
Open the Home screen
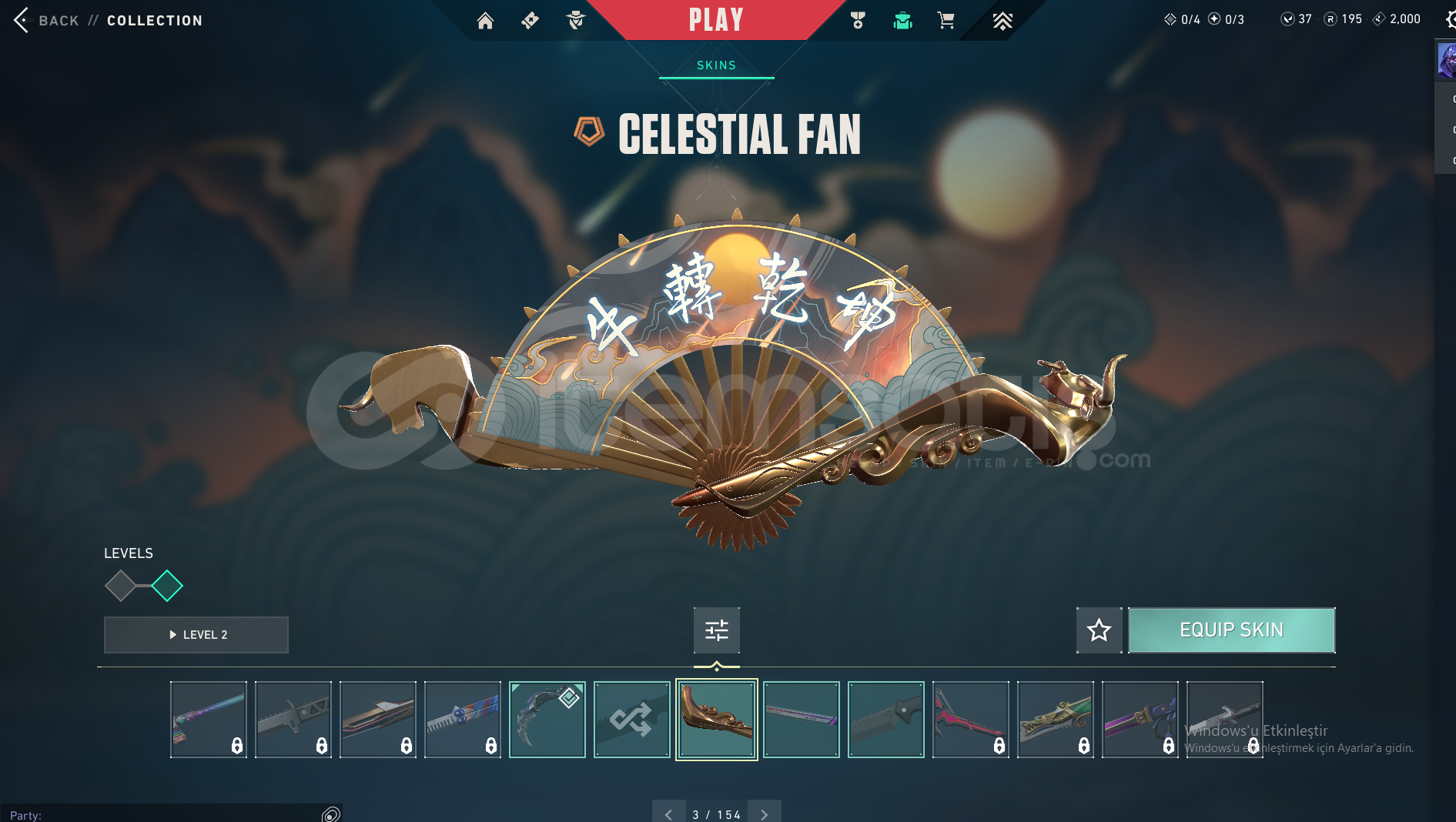coord(485,21)
